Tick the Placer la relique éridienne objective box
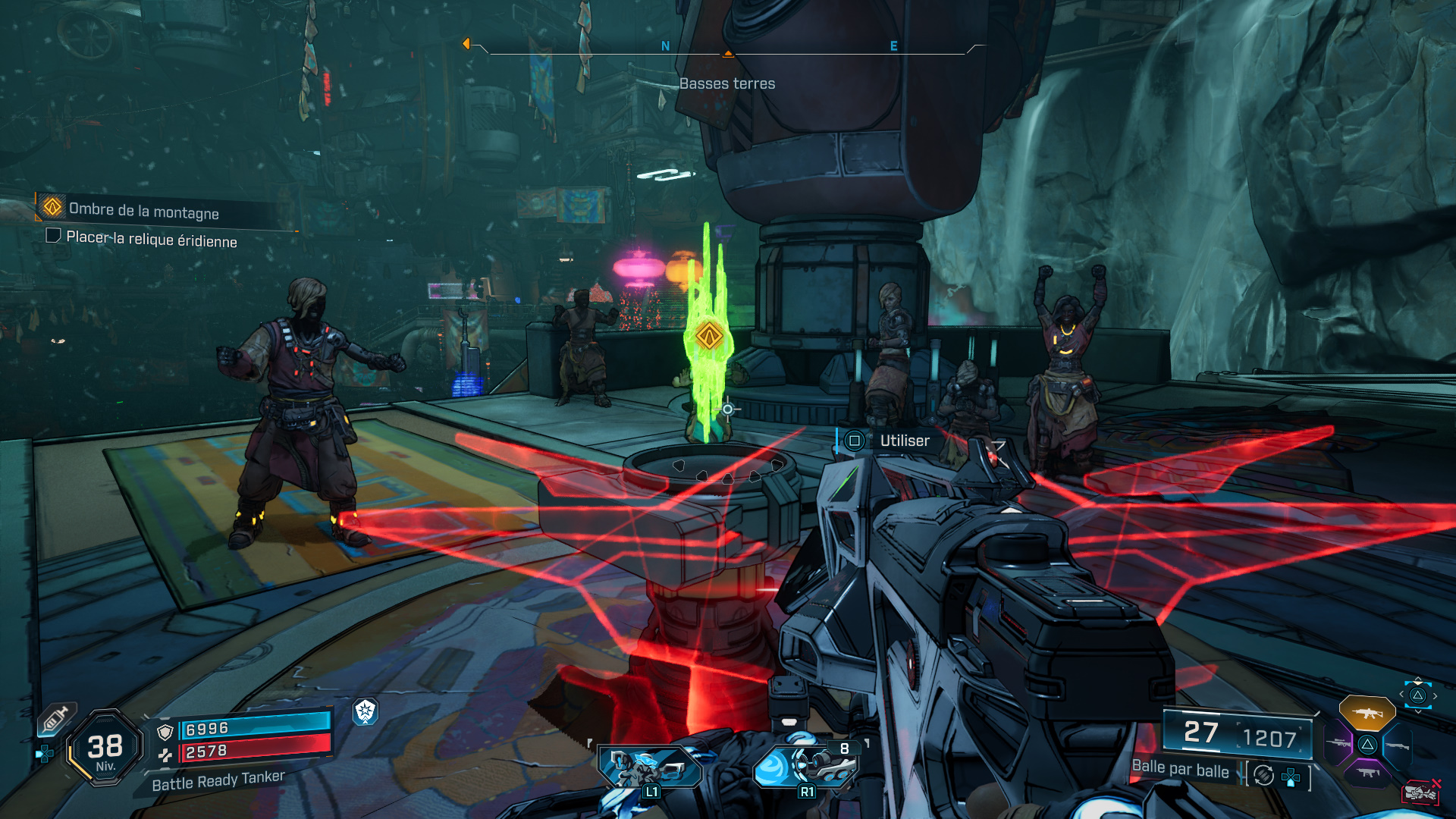Viewport: 1456px width, 819px height. tap(53, 236)
